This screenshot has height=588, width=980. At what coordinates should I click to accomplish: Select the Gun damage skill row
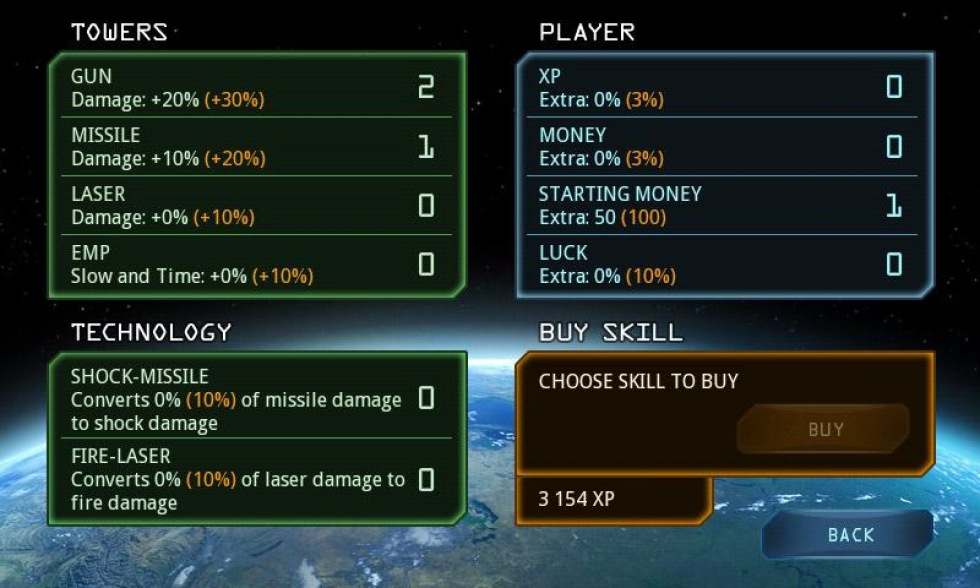pos(257,88)
